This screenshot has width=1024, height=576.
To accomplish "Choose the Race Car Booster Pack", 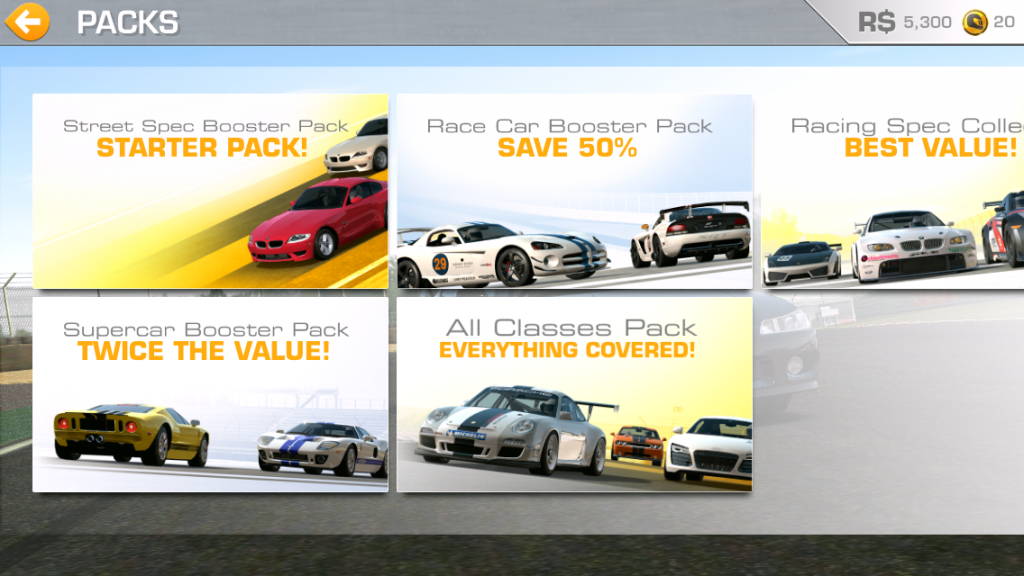I will 574,191.
